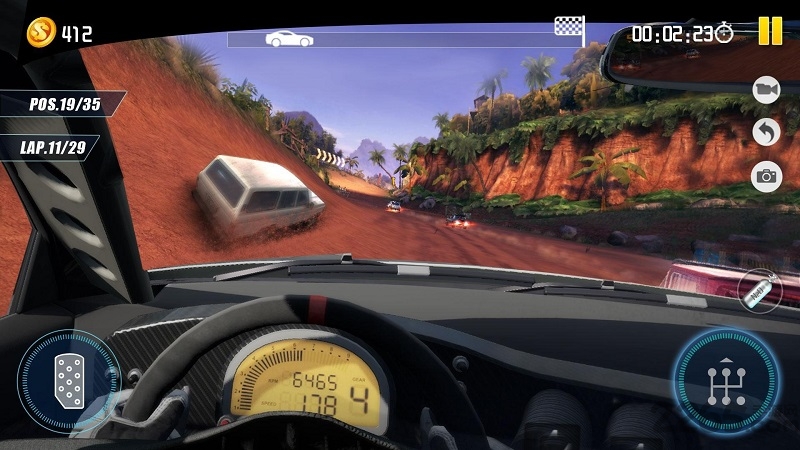
Task: Tap the gas pedal control
Action: pyautogui.click(x=68, y=381)
